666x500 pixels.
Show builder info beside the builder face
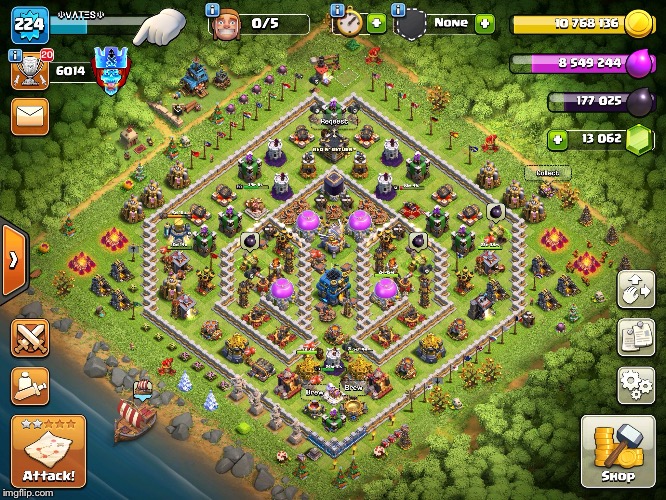[212, 9]
